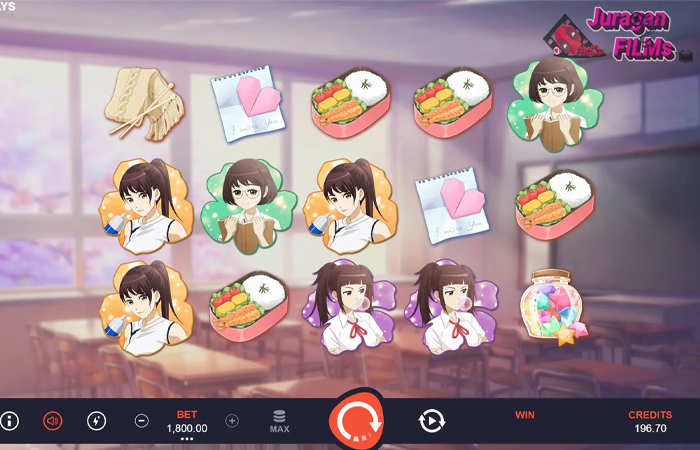Open the game info panel

point(10,421)
